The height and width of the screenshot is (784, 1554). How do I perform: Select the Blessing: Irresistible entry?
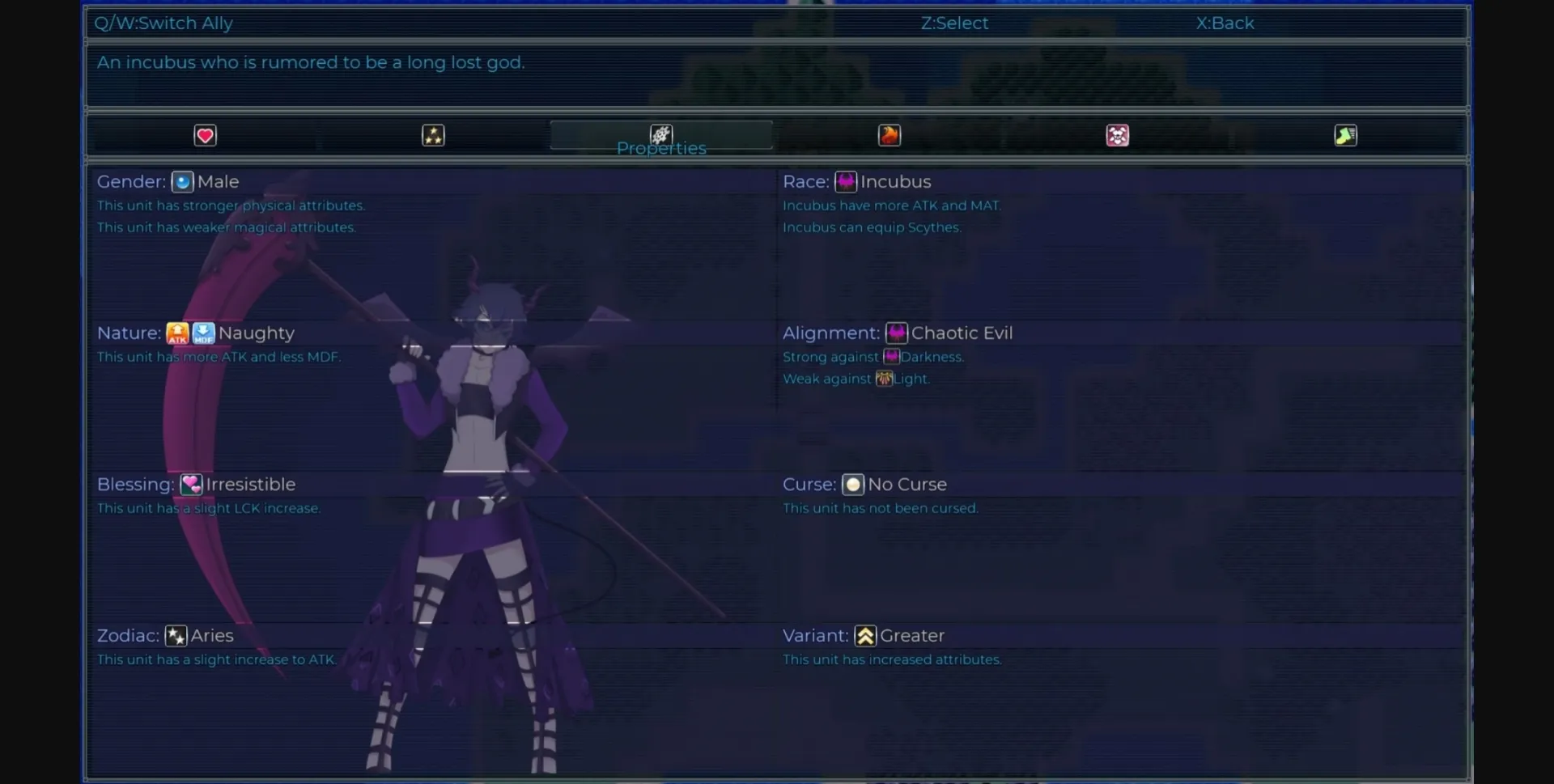[x=197, y=485]
